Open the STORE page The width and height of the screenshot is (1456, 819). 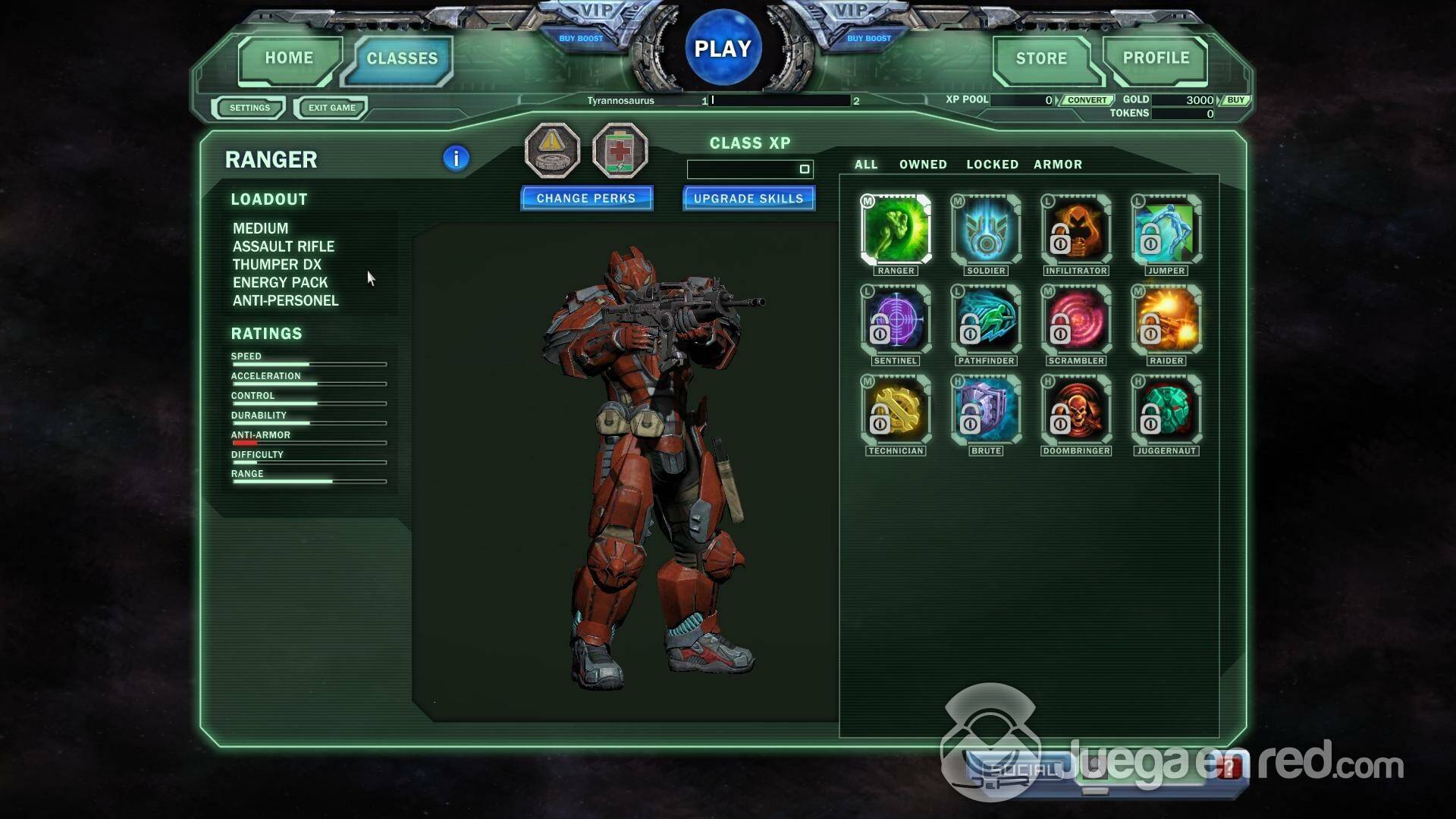pyautogui.click(x=1041, y=58)
